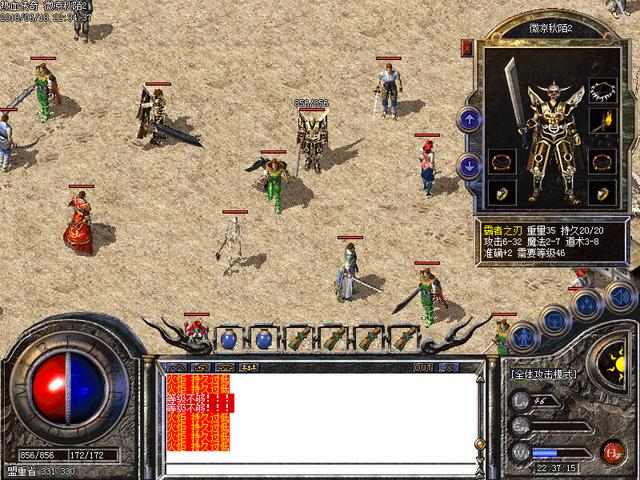Open the bag inventory round button
The image size is (640, 480).
[x=555, y=318]
